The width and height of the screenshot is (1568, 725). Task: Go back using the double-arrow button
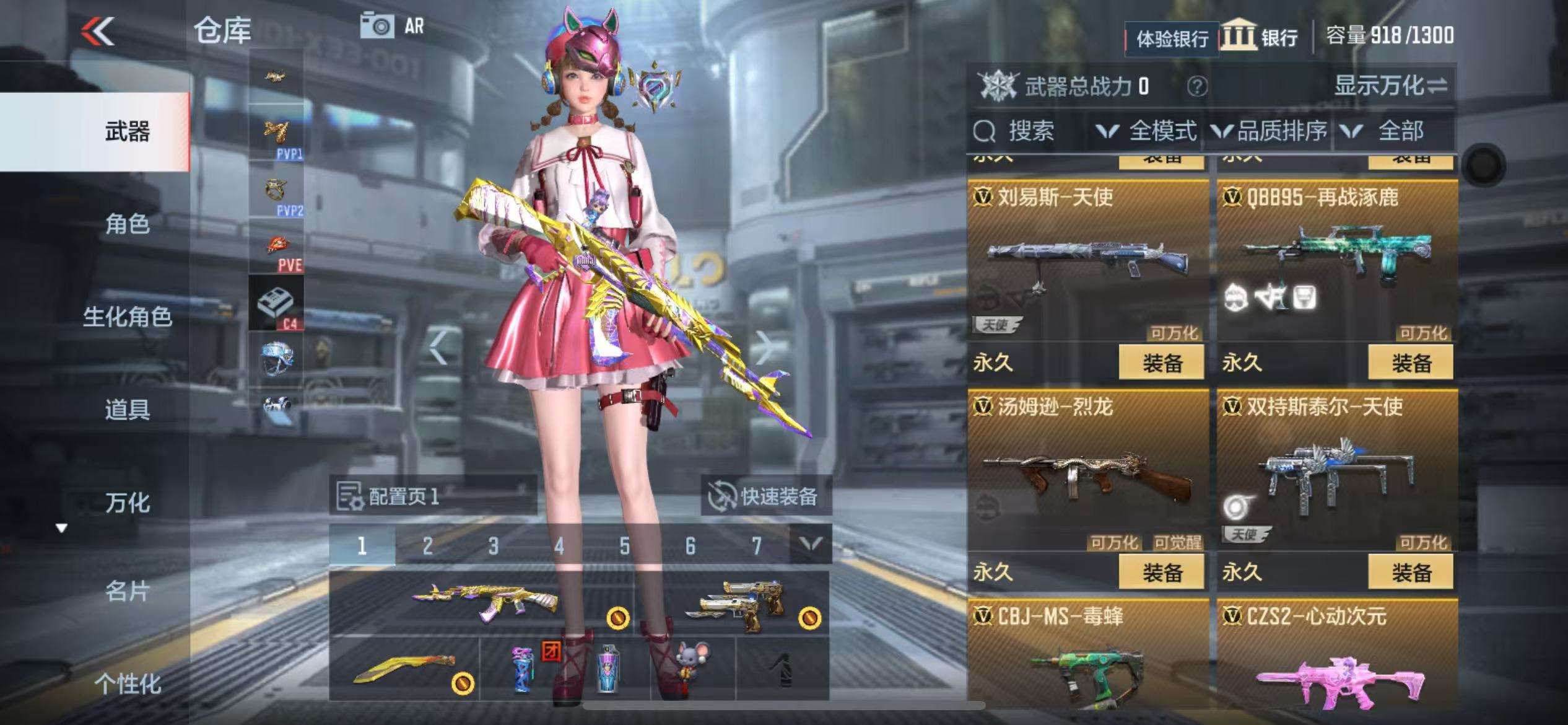click(x=98, y=30)
